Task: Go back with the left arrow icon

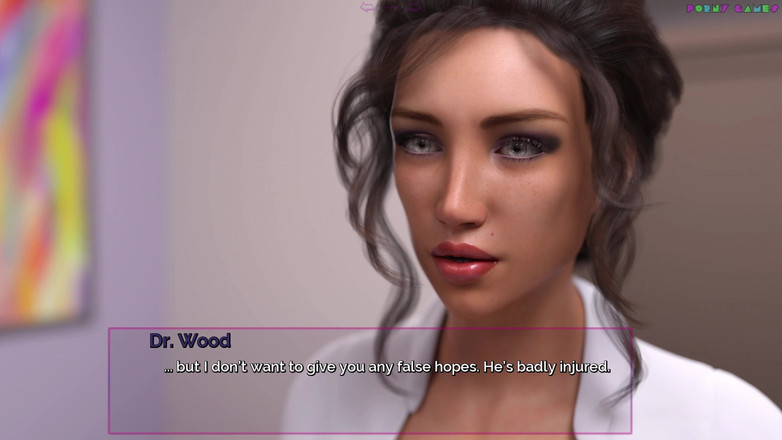Action: (367, 7)
